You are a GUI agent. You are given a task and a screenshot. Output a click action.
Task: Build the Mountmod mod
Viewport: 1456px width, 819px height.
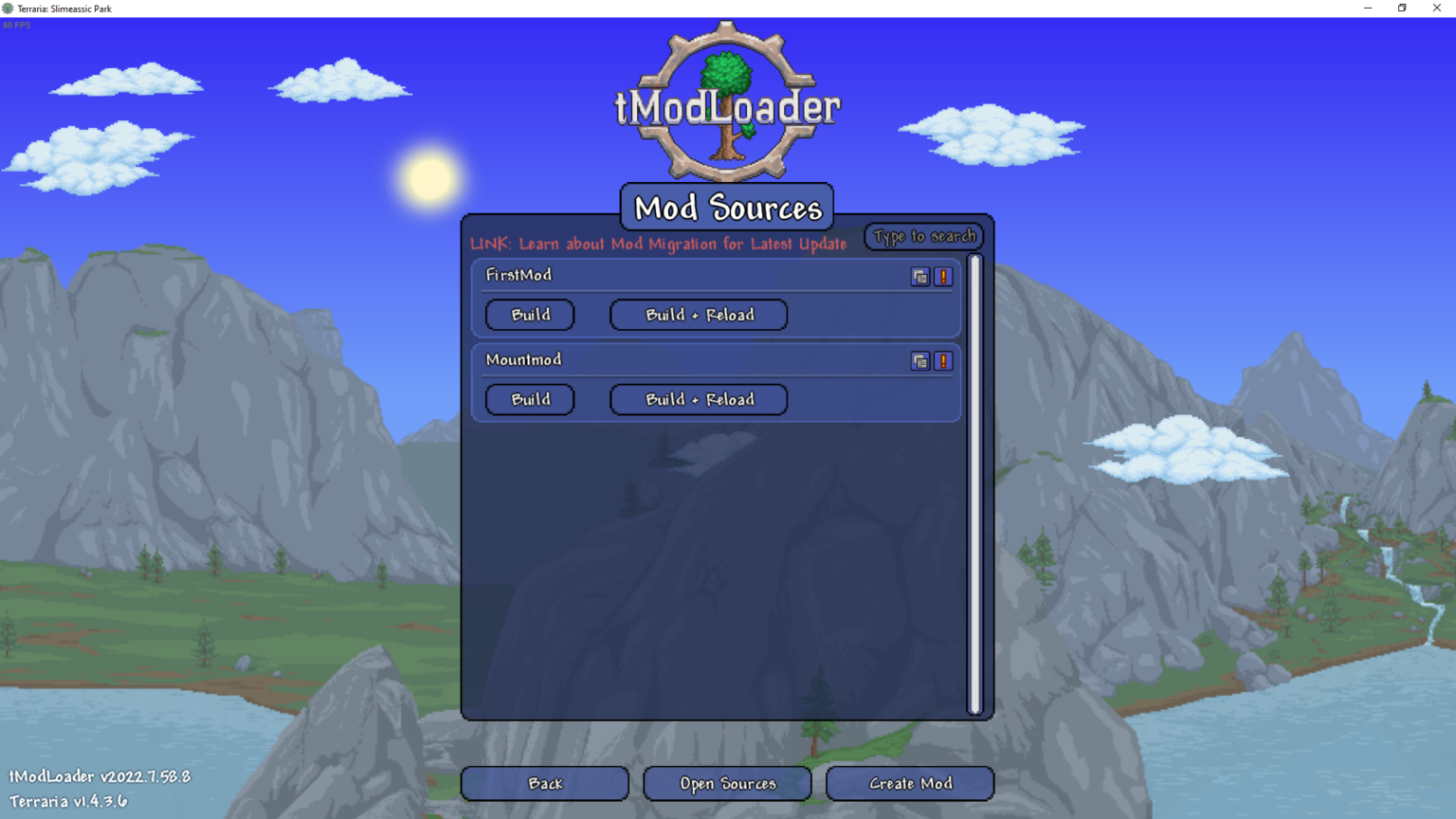pyautogui.click(x=530, y=399)
